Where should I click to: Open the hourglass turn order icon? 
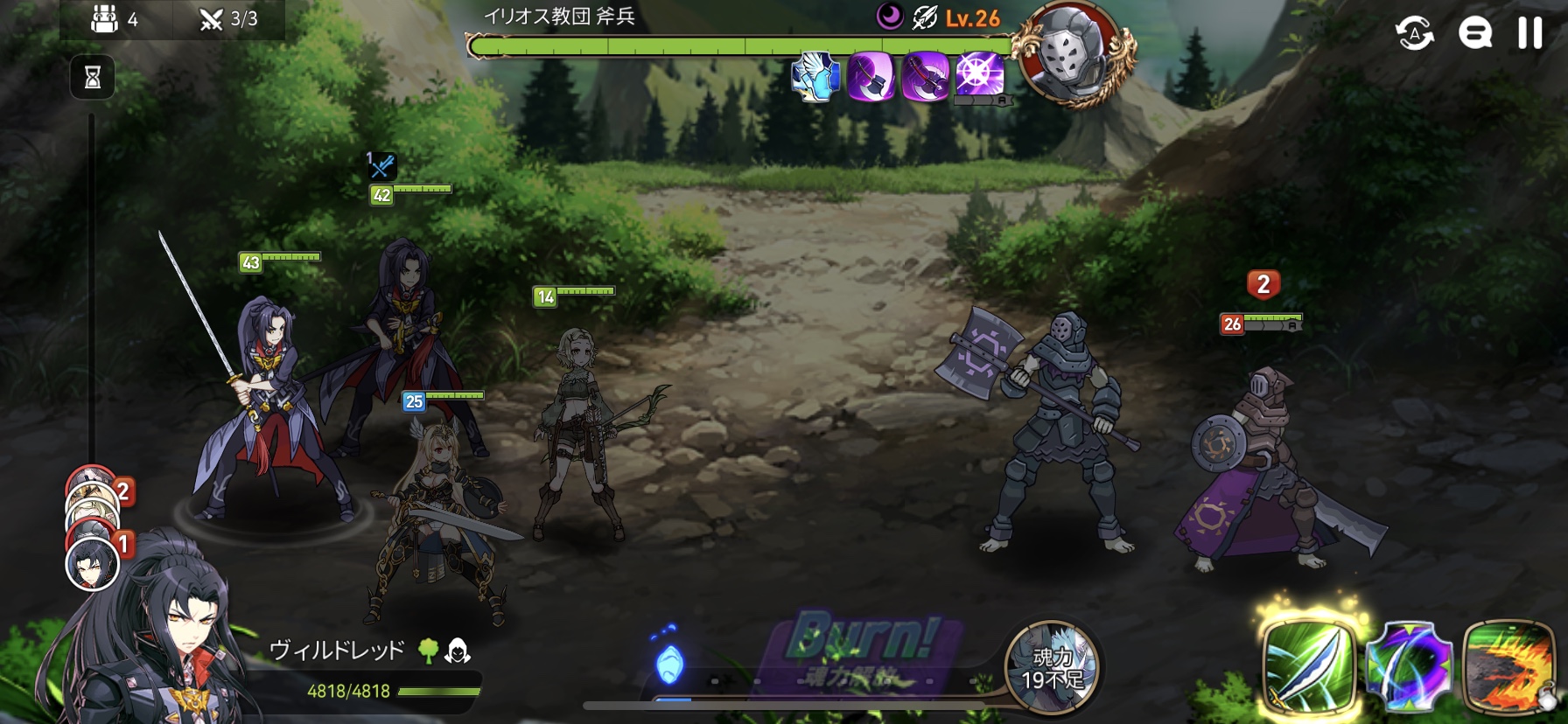click(x=92, y=78)
